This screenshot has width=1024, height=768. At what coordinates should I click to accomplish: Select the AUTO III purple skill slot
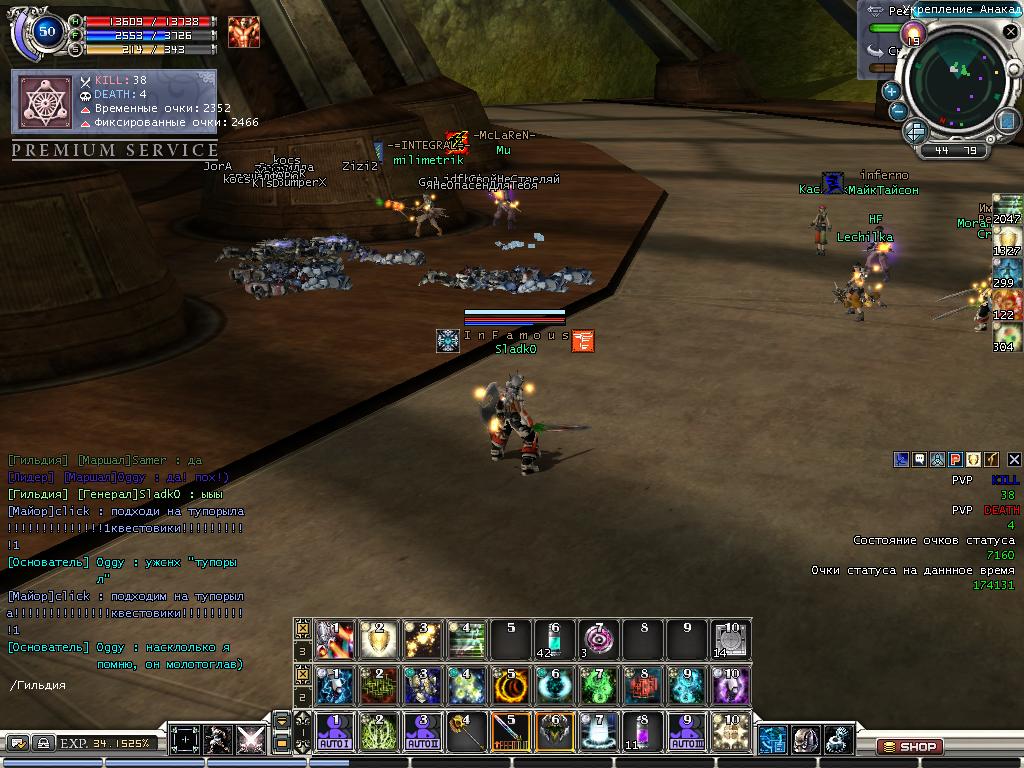click(x=686, y=732)
